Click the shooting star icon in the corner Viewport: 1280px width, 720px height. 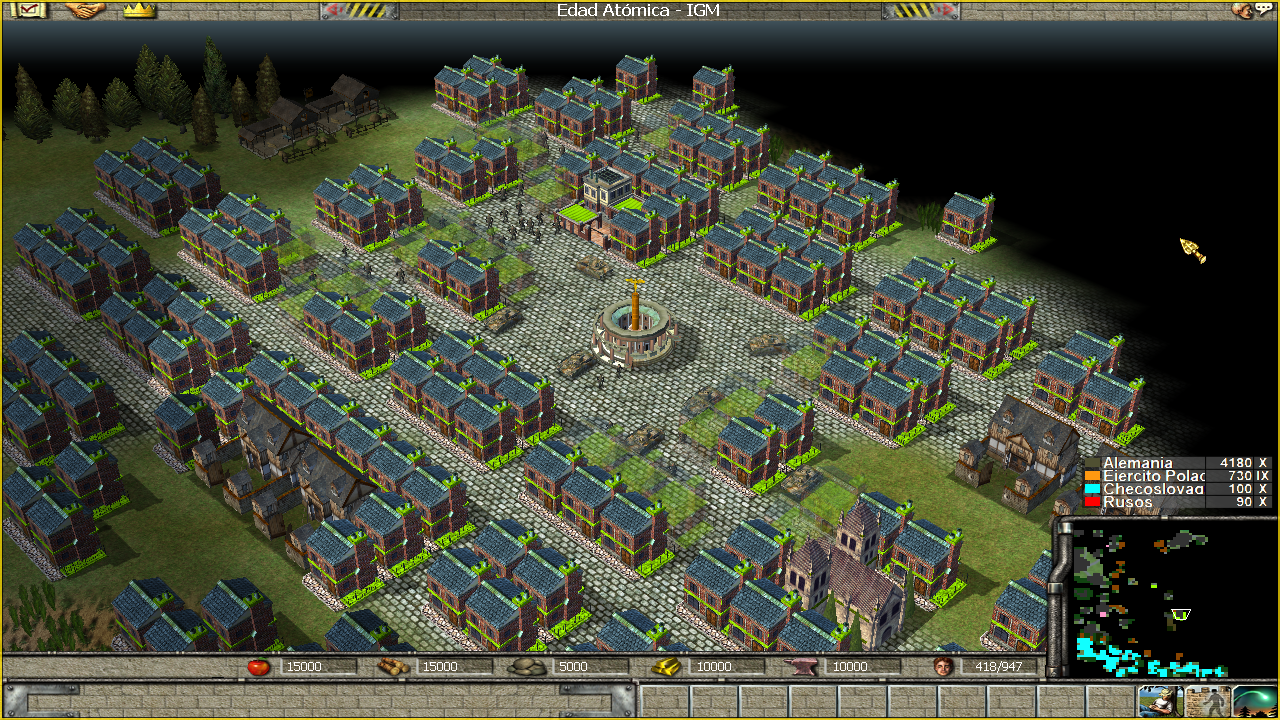coord(1254,701)
